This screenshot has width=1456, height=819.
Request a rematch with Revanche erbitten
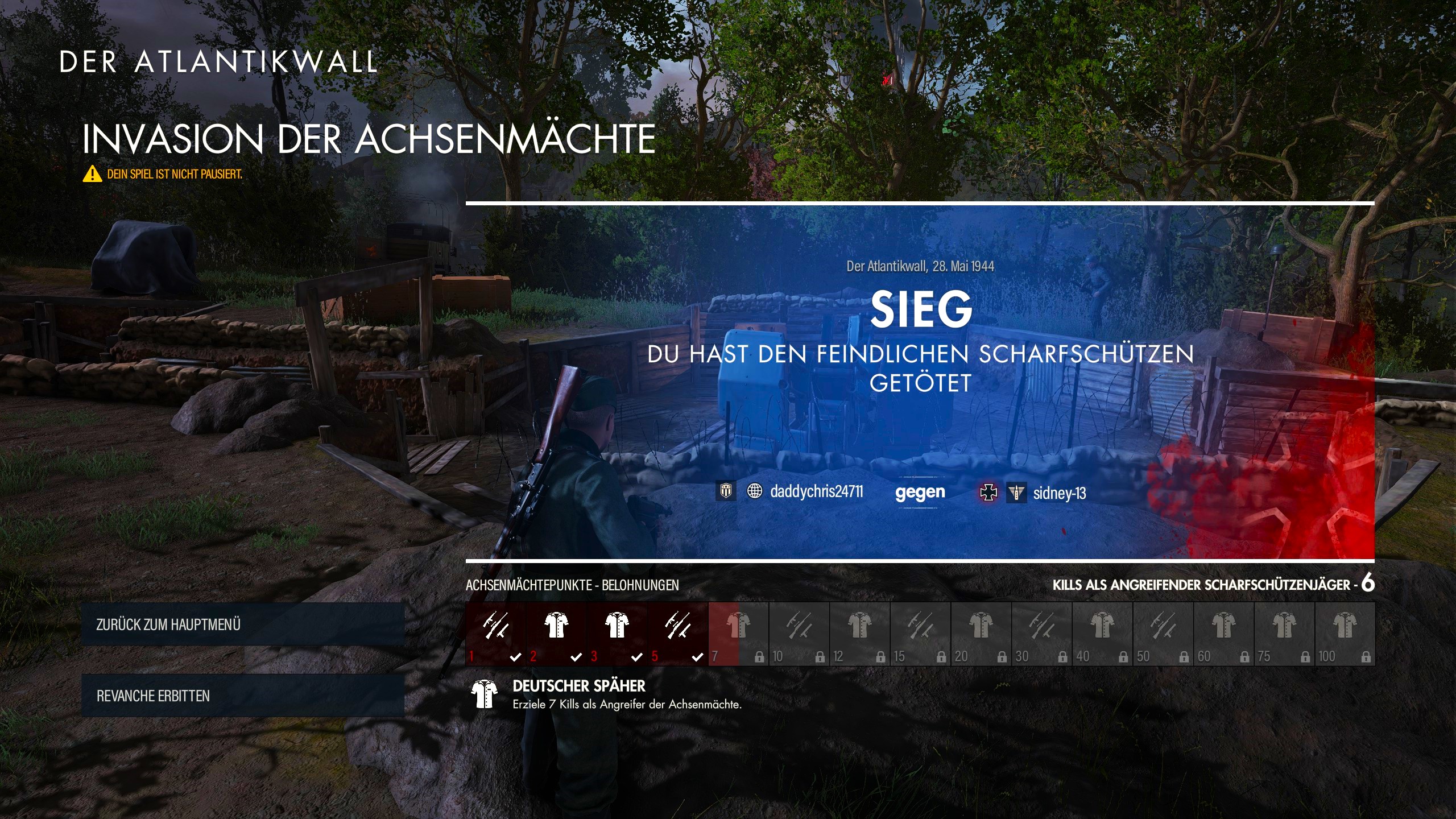pos(242,696)
